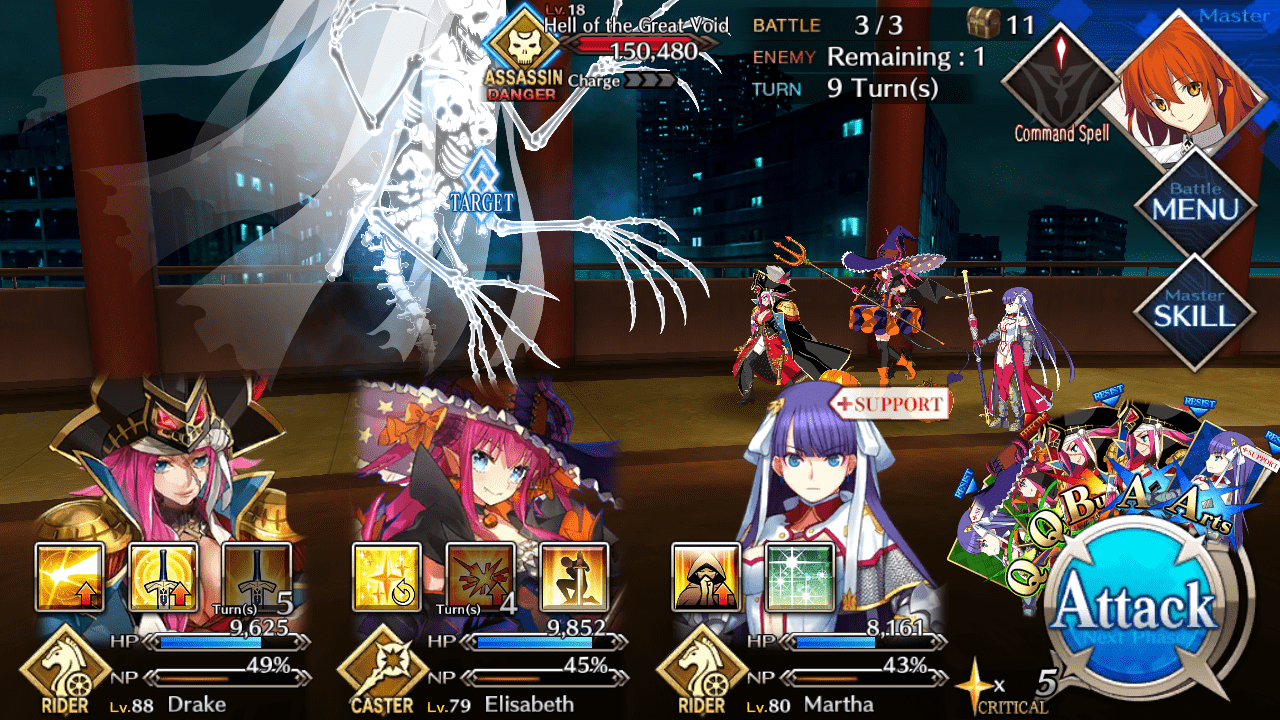
Task: Open the Master SKILL panel
Action: click(1195, 307)
